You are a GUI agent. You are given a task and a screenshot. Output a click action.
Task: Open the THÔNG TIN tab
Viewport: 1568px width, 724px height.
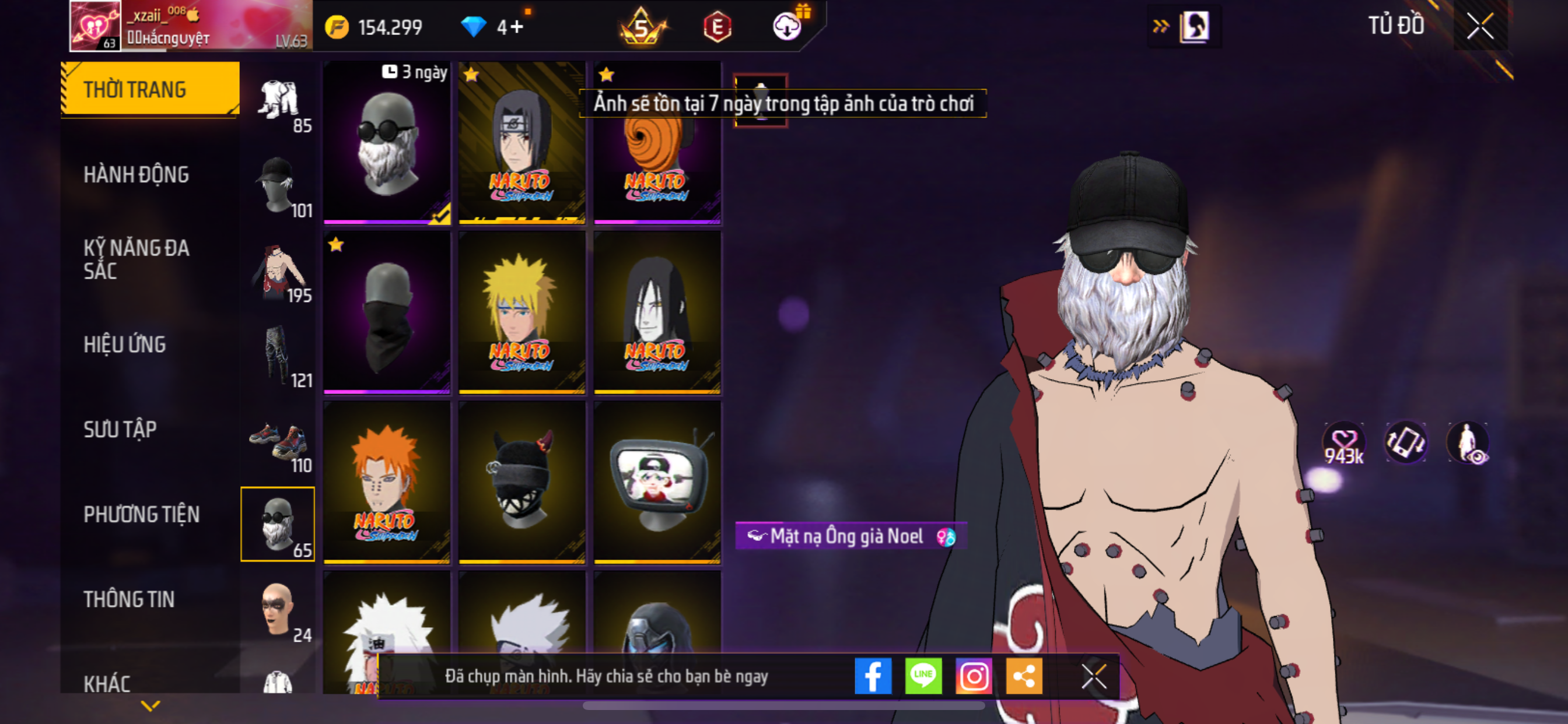click(129, 599)
